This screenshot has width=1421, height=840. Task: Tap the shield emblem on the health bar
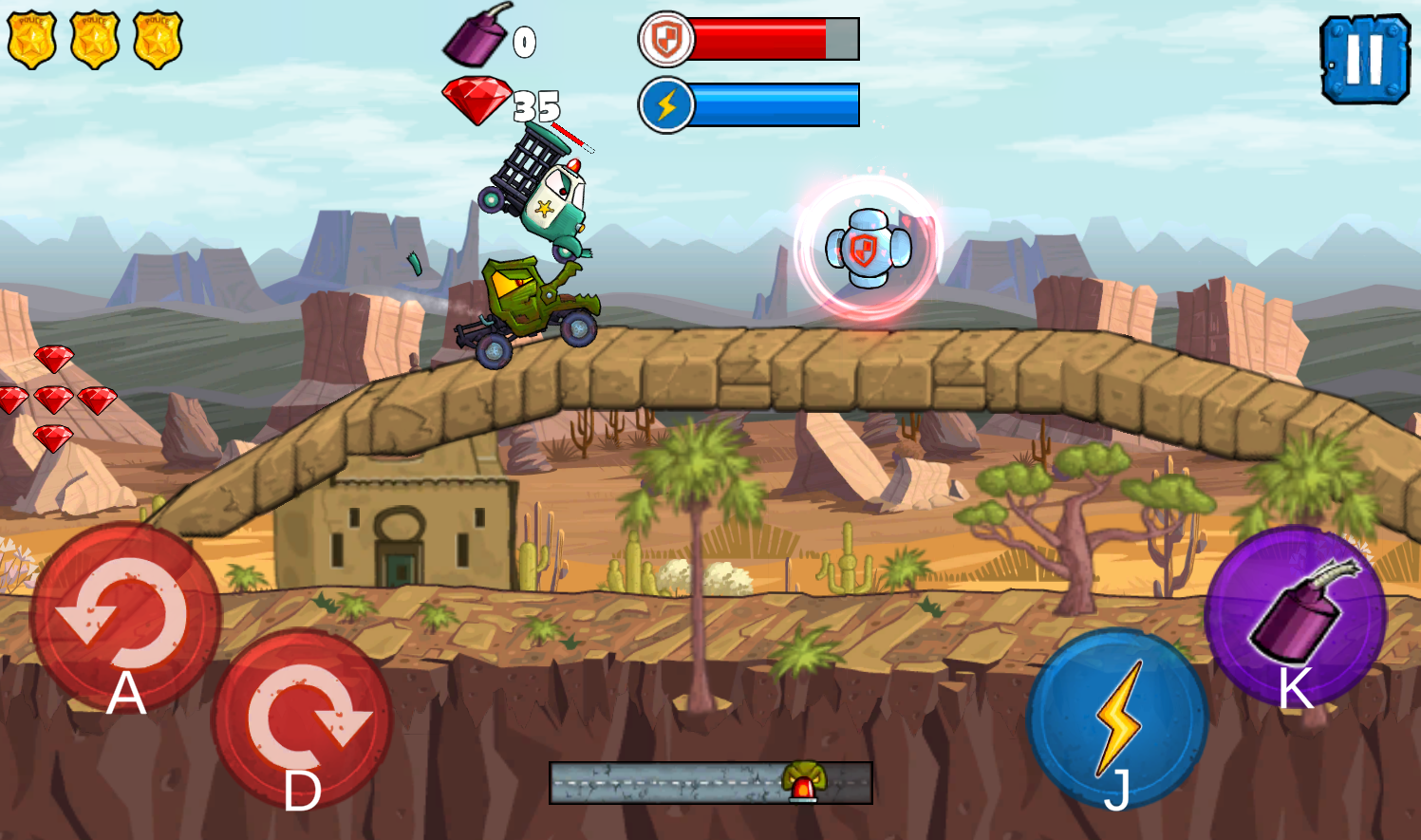click(x=664, y=39)
